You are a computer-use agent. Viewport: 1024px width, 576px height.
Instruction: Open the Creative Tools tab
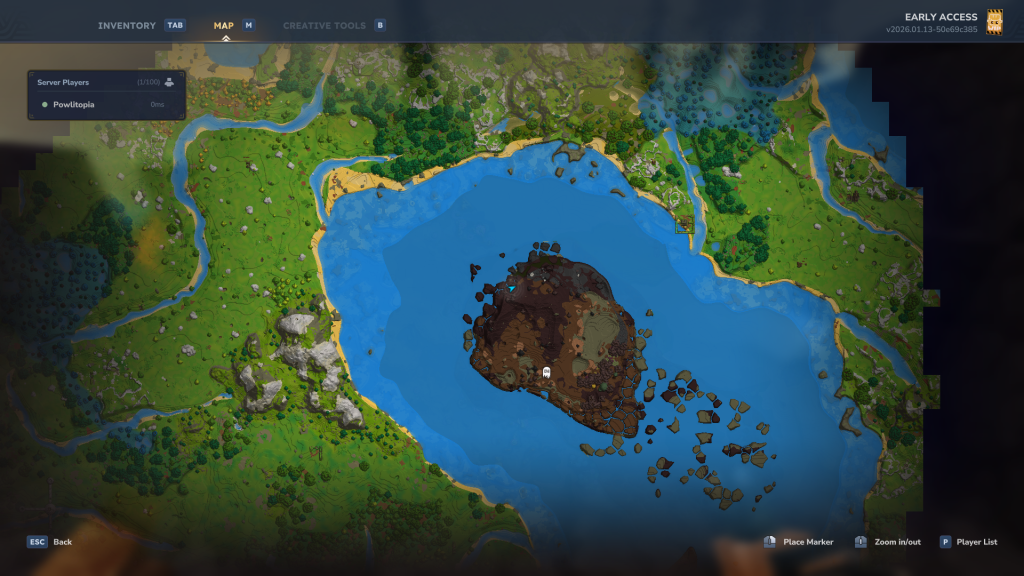[x=327, y=25]
